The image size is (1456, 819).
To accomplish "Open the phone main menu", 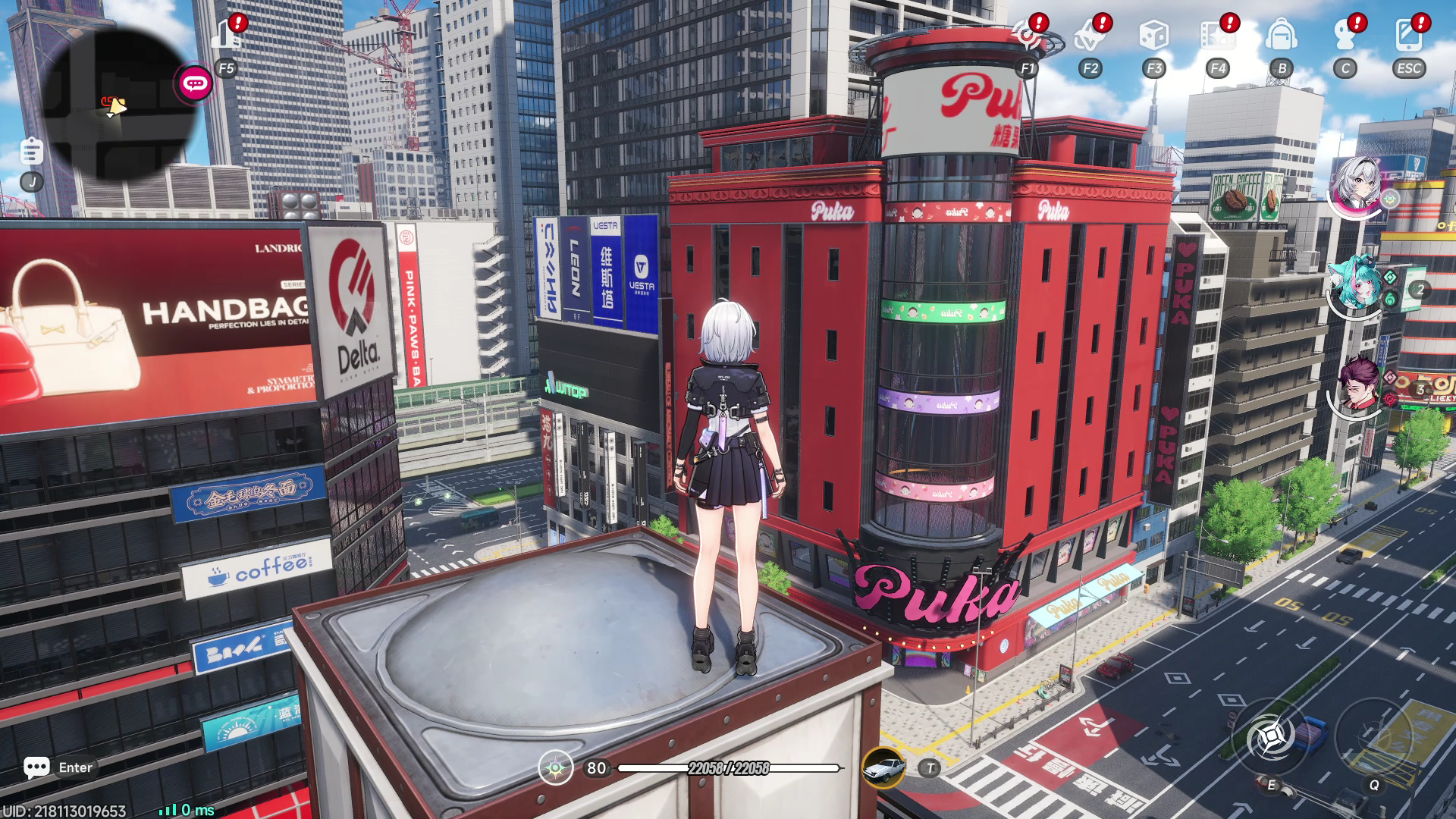I will (1408, 35).
